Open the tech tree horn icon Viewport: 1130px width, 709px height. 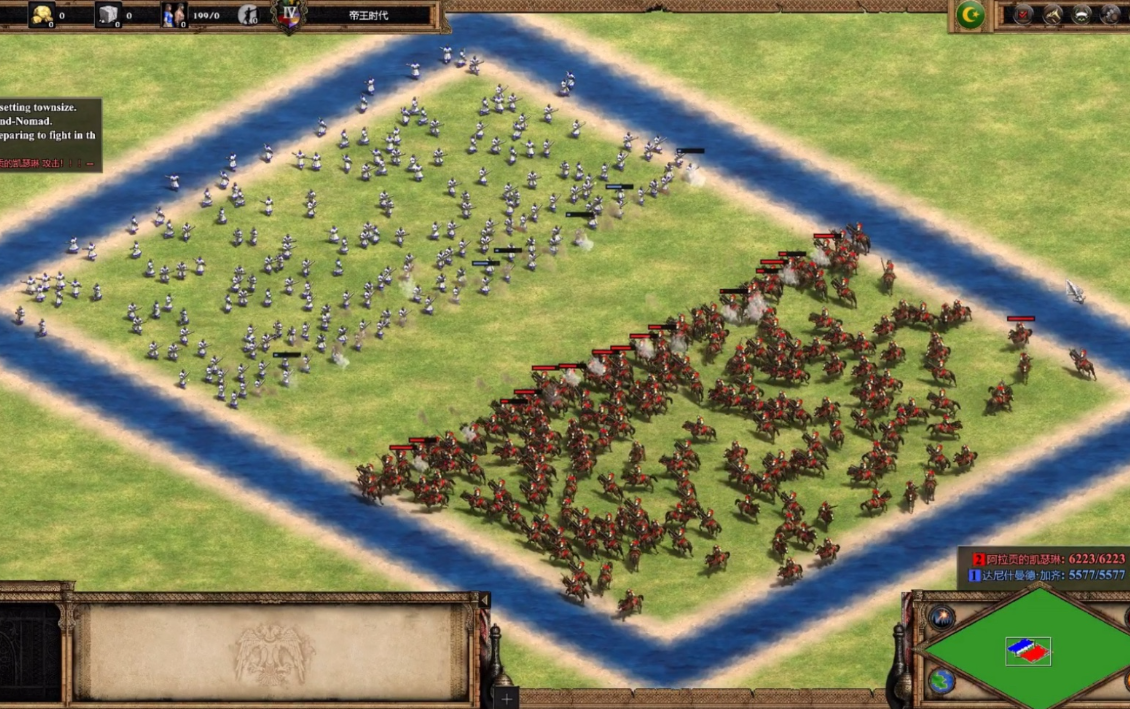pos(1052,15)
